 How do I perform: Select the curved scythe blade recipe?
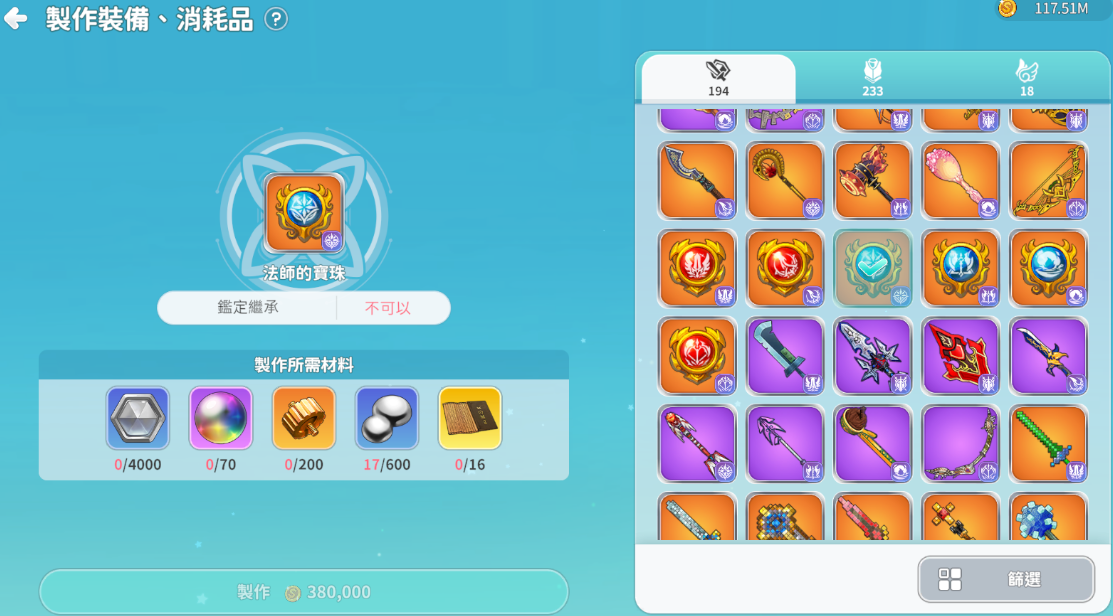pyautogui.click(x=697, y=181)
